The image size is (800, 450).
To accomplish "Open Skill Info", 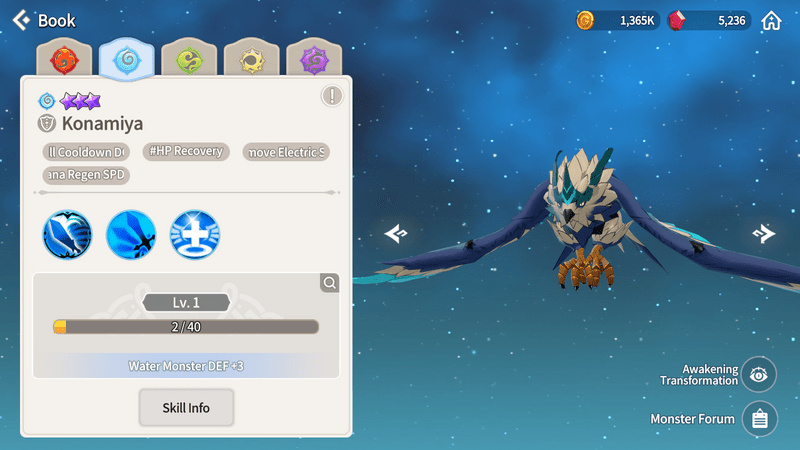I will coord(187,408).
